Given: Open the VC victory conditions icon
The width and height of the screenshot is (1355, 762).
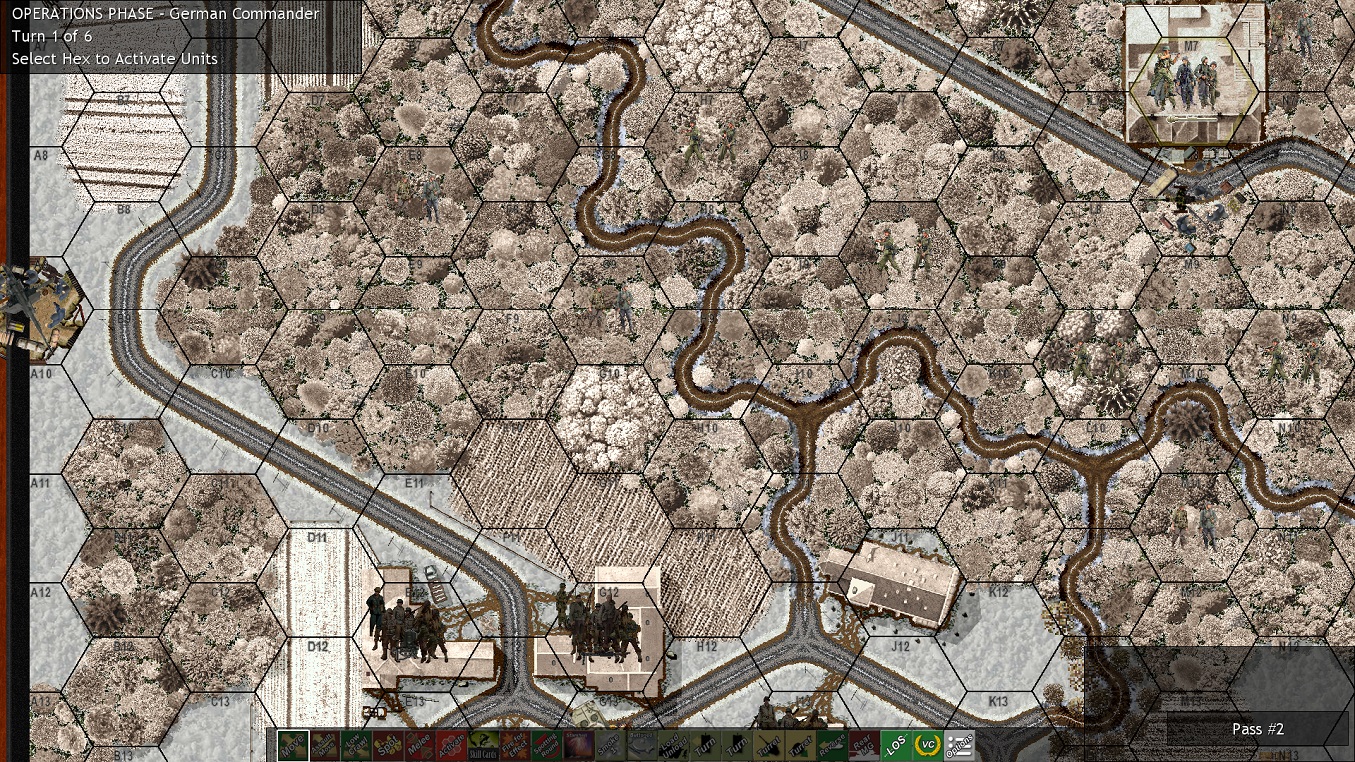Looking at the screenshot, I should [x=926, y=748].
